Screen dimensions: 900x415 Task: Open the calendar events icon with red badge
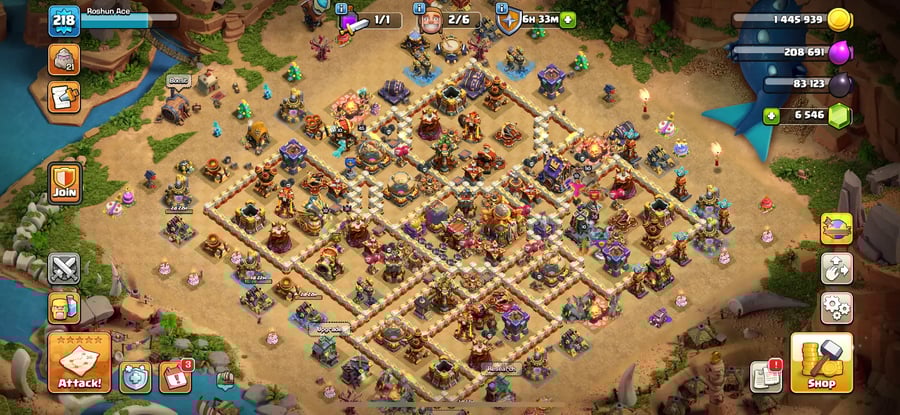pyautogui.click(x=175, y=376)
